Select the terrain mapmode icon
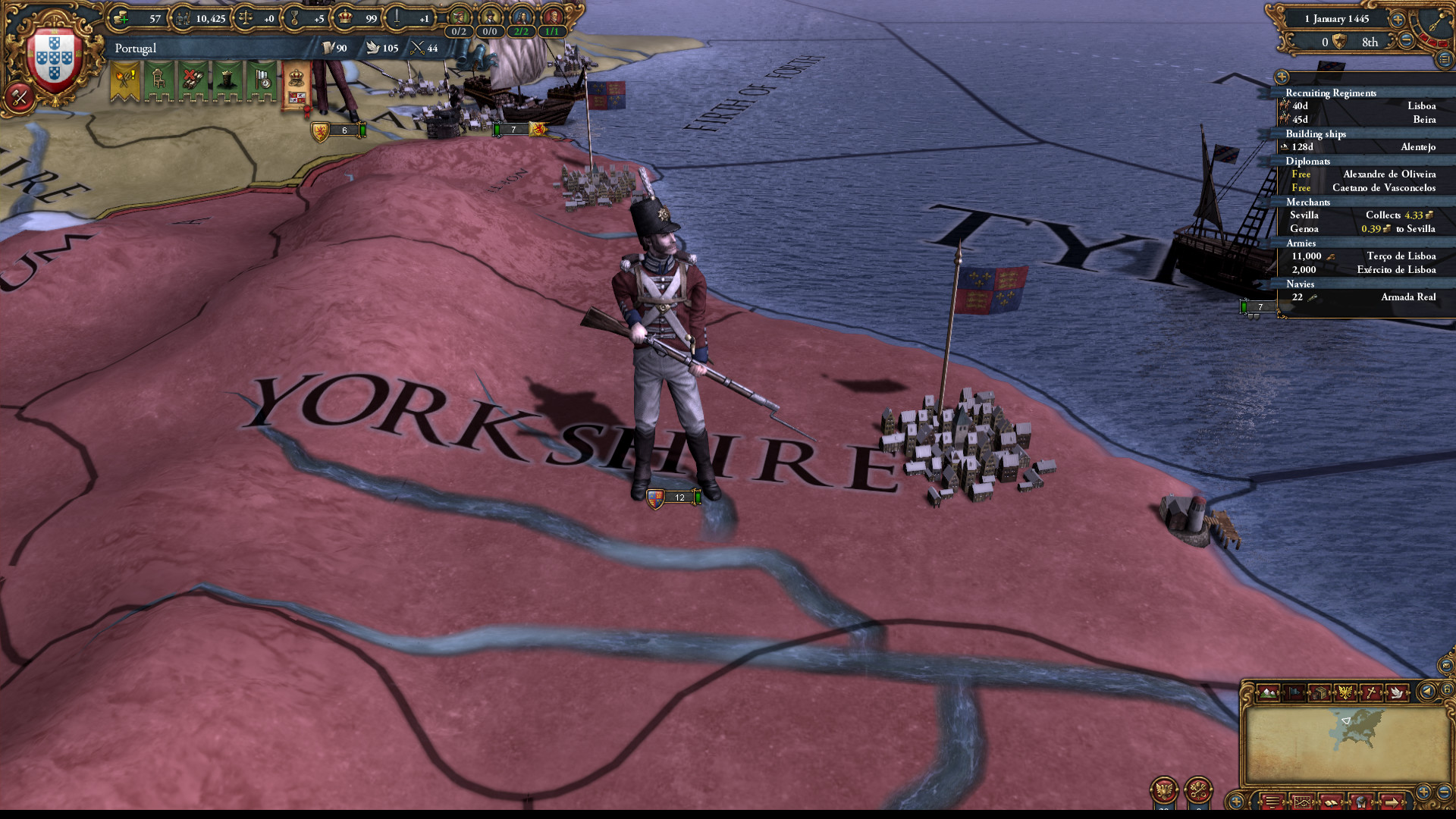Viewport: 1456px width, 819px height. [x=1268, y=692]
